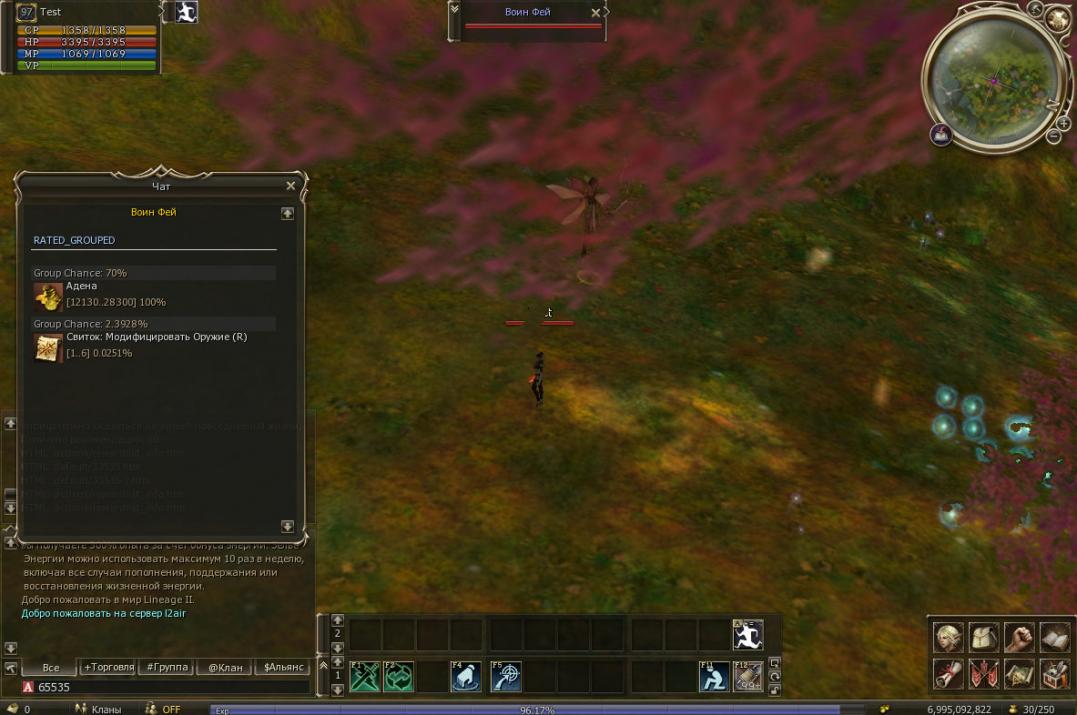Zoom in the minimap with plus button
The height and width of the screenshot is (715, 1077).
(1063, 123)
